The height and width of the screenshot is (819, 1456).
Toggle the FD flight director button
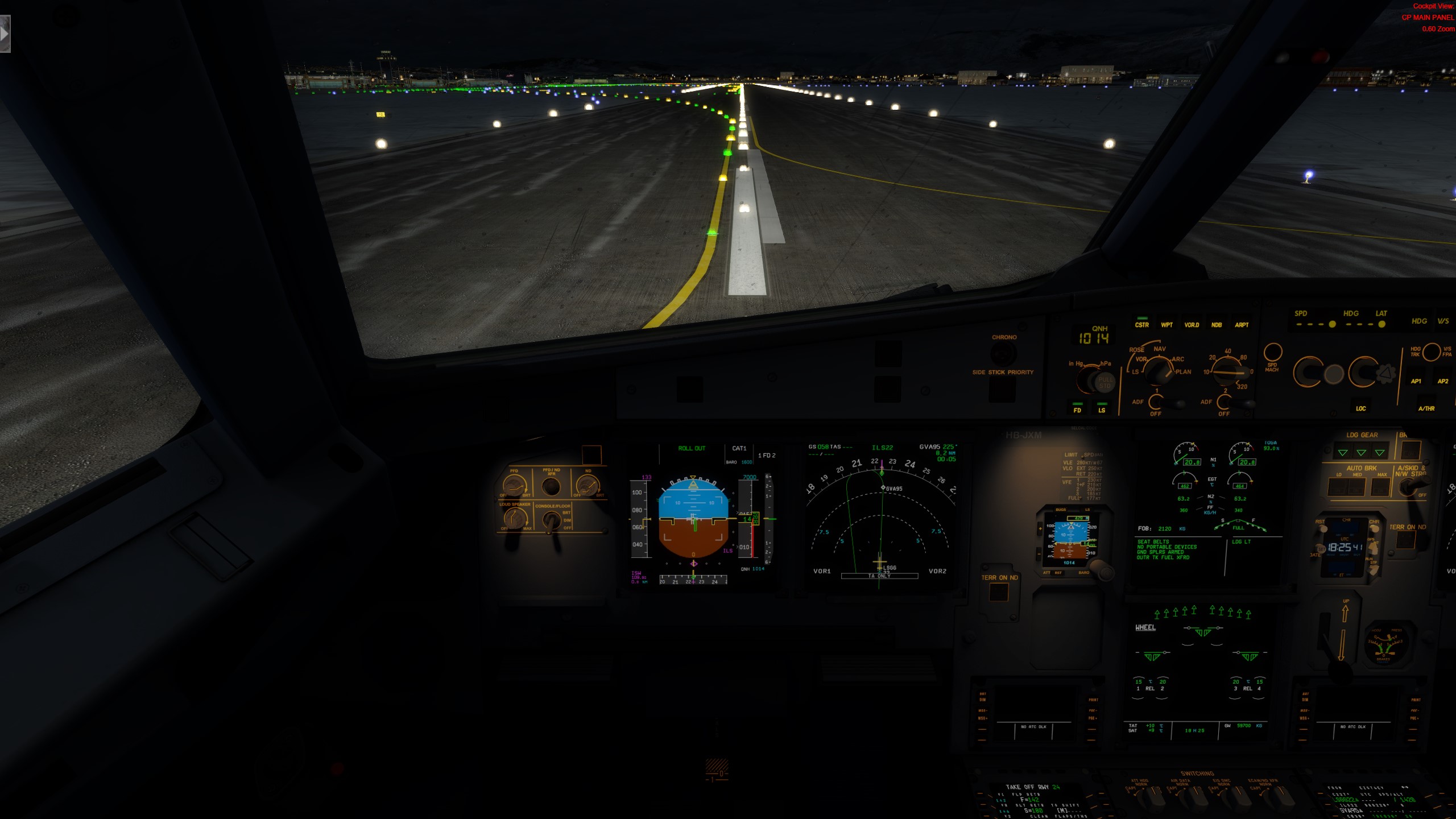1077,409
